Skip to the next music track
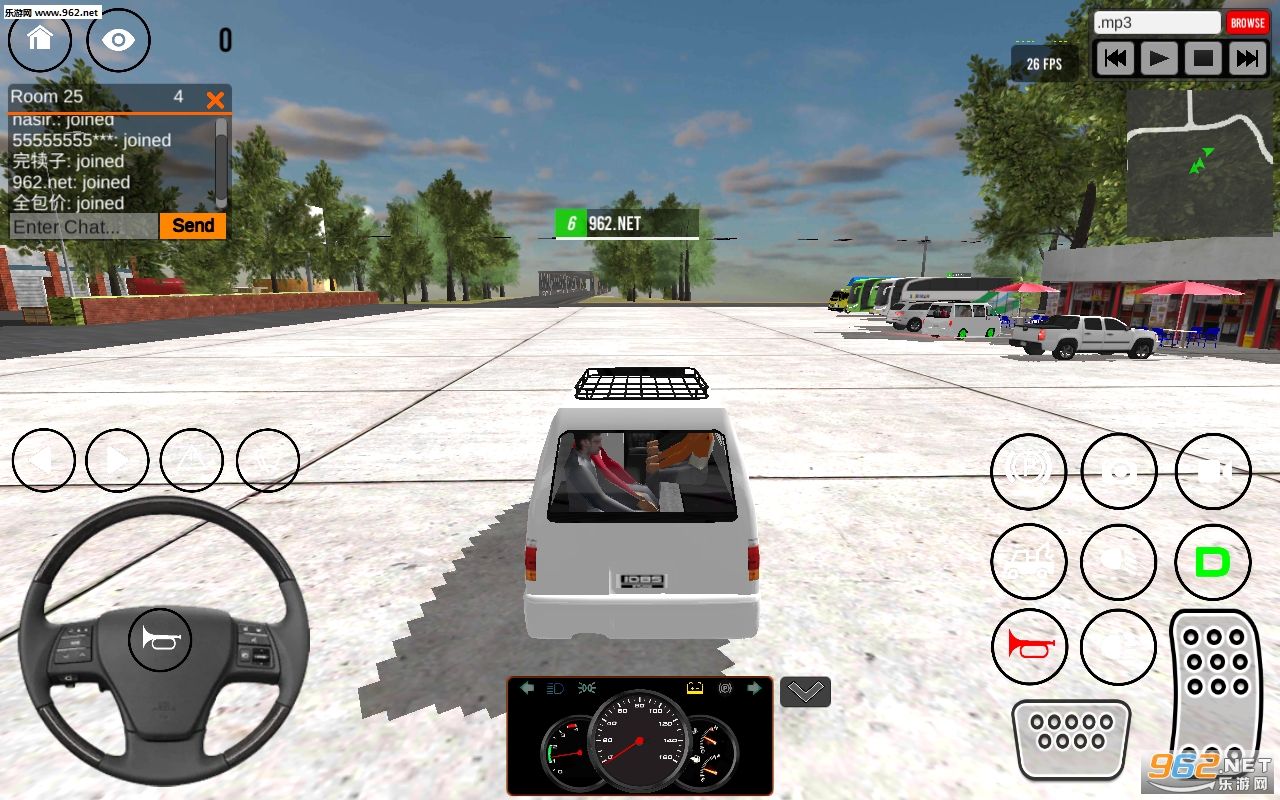Image resolution: width=1280 pixels, height=800 pixels. click(1248, 59)
